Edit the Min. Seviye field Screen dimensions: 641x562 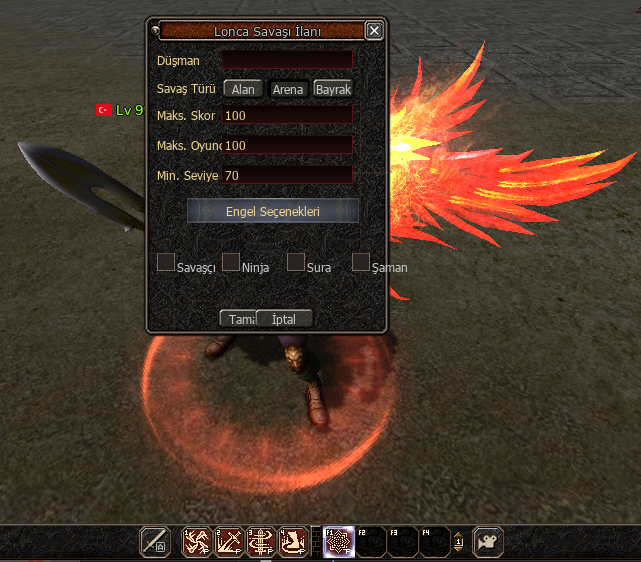288,175
